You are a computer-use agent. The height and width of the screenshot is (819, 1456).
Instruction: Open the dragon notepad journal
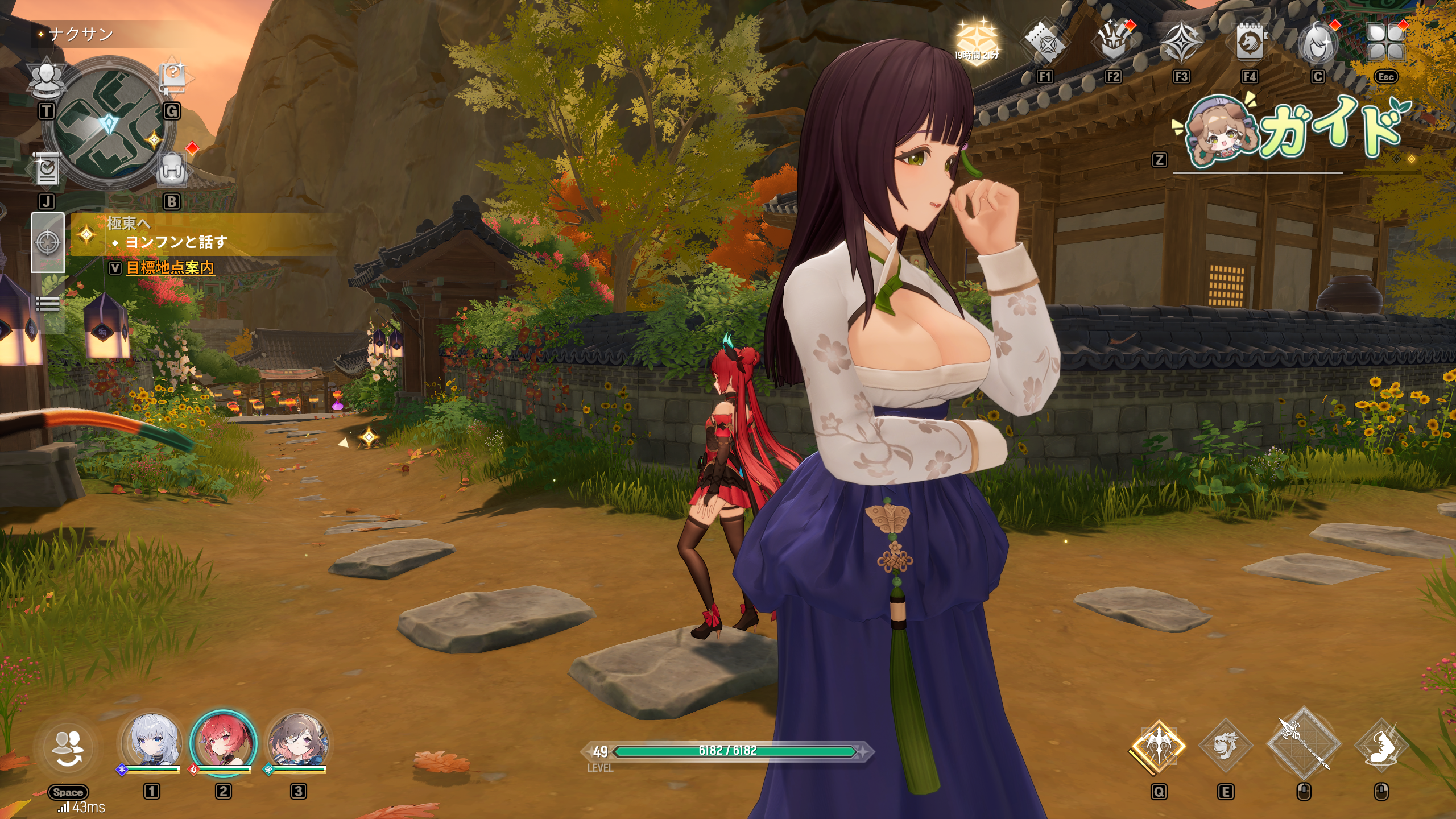(x=1250, y=42)
